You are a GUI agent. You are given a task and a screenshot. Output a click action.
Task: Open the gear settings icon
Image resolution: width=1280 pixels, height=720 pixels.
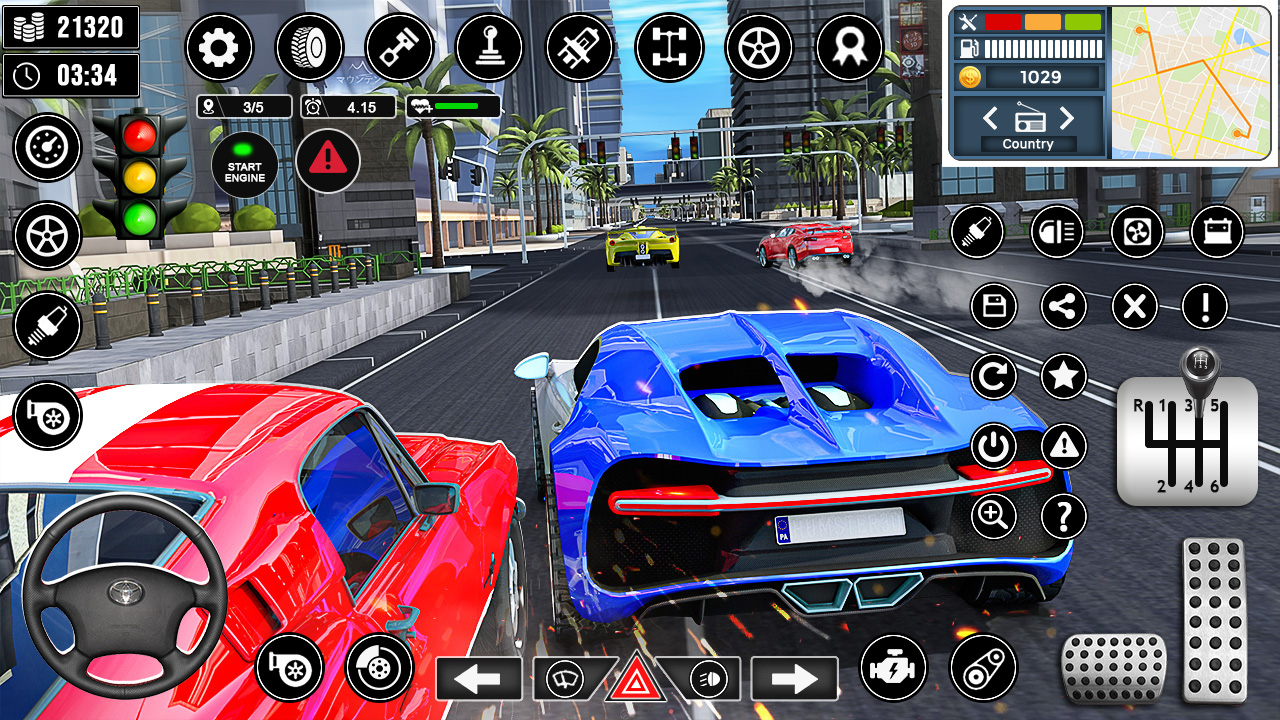219,47
